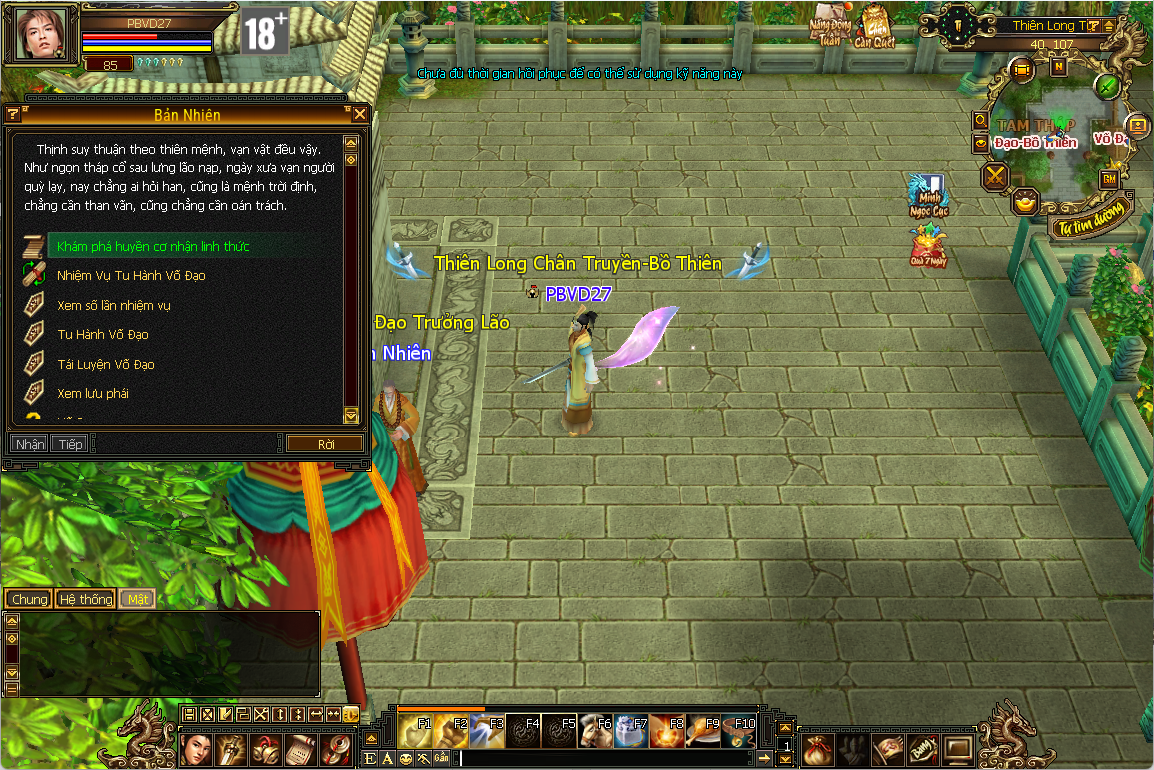Click the "Rời" leave button
1154x770 pixels.
pos(325,444)
